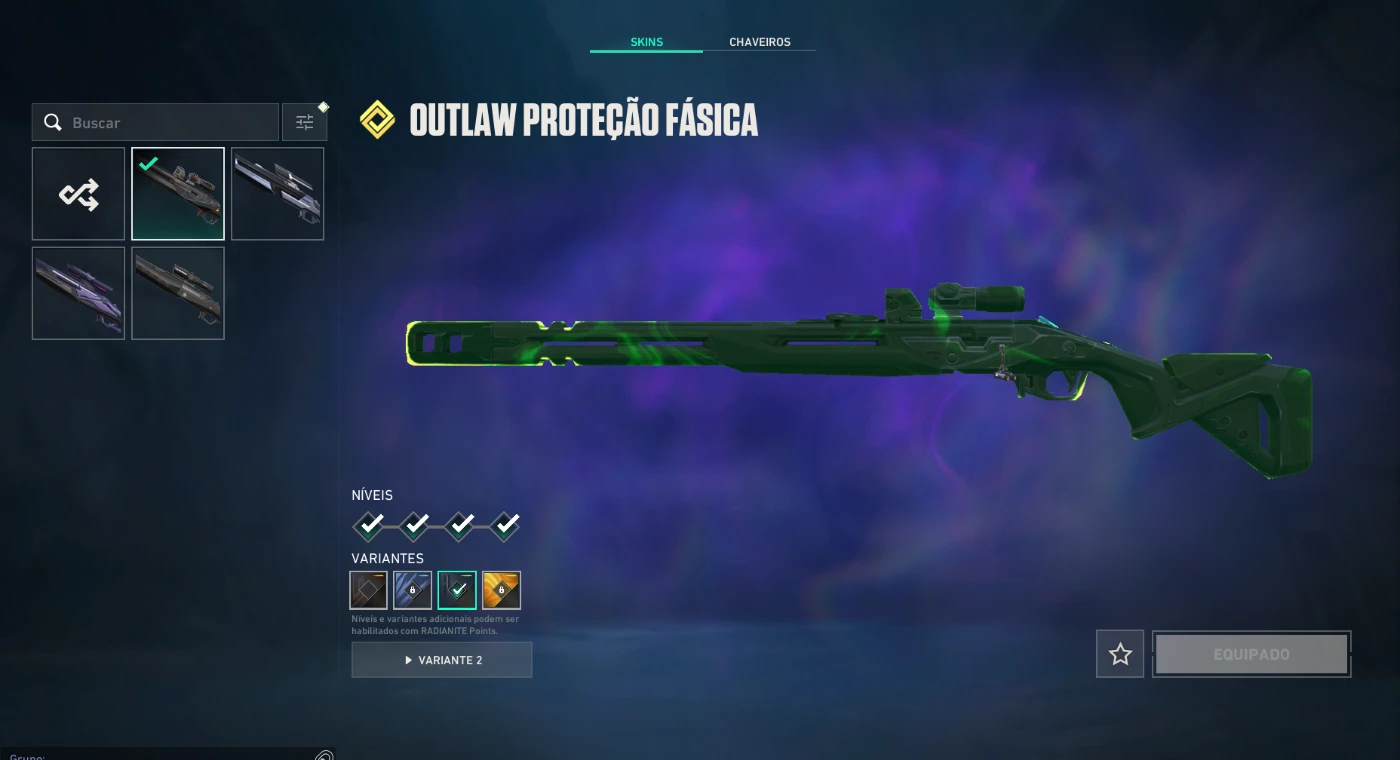Image resolution: width=1400 pixels, height=760 pixels.
Task: Select the purple Outlaw skin thumbnail
Action: tap(78, 293)
